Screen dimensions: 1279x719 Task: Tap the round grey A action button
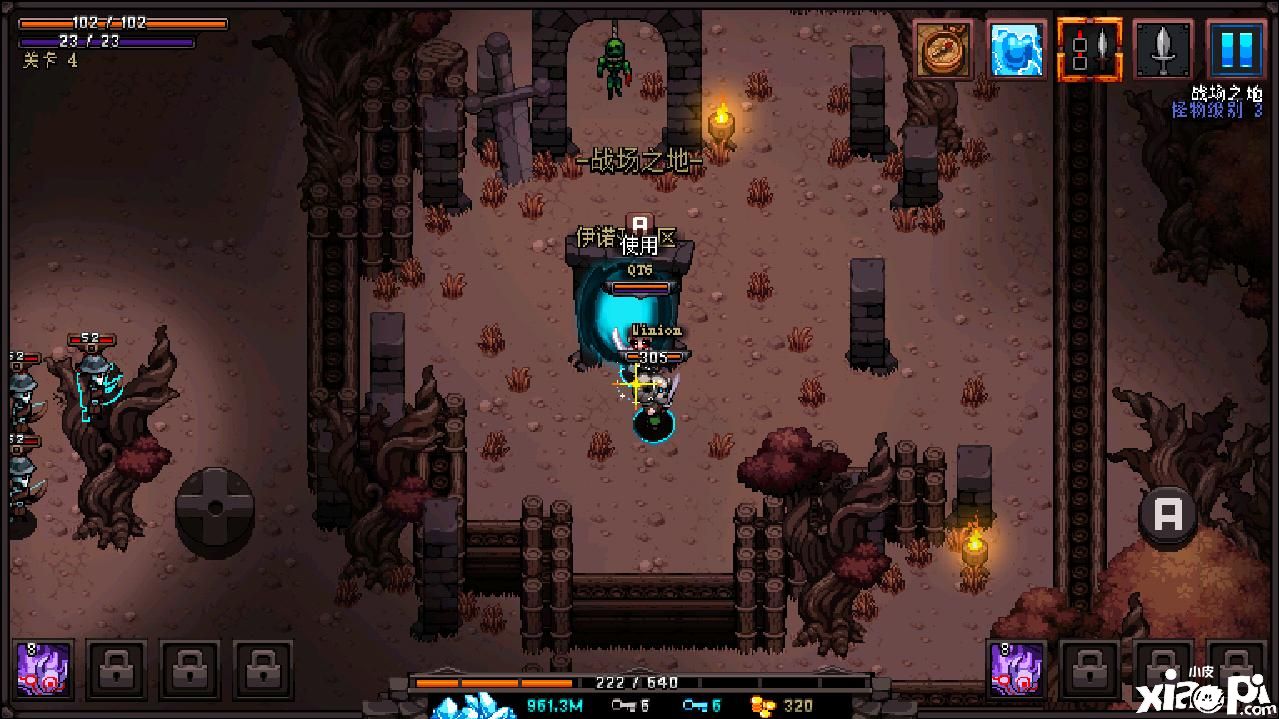[x=1168, y=516]
